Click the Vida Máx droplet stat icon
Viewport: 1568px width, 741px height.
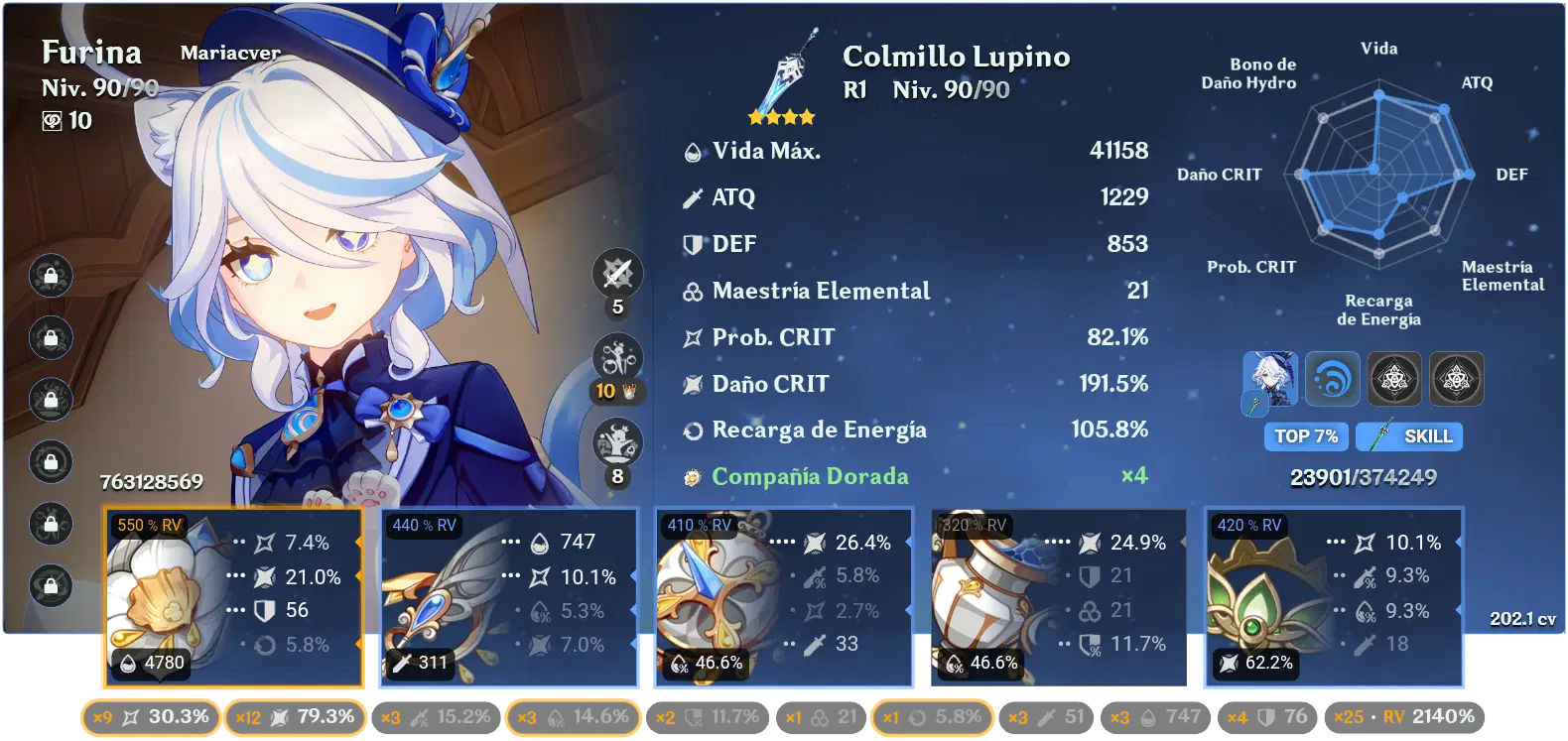[x=693, y=151]
